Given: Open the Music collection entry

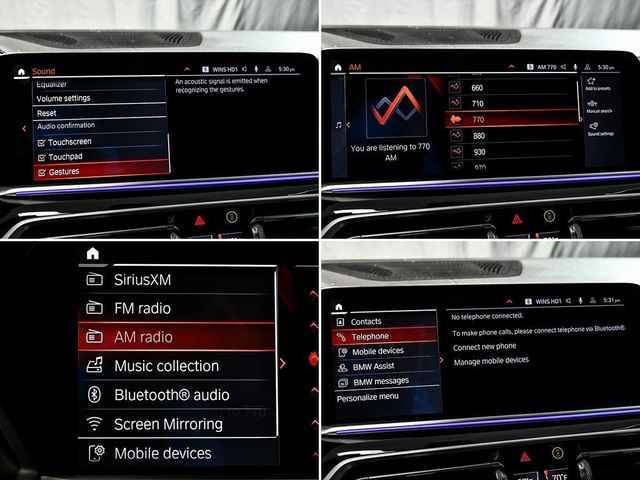Looking at the screenshot, I should tap(166, 366).
